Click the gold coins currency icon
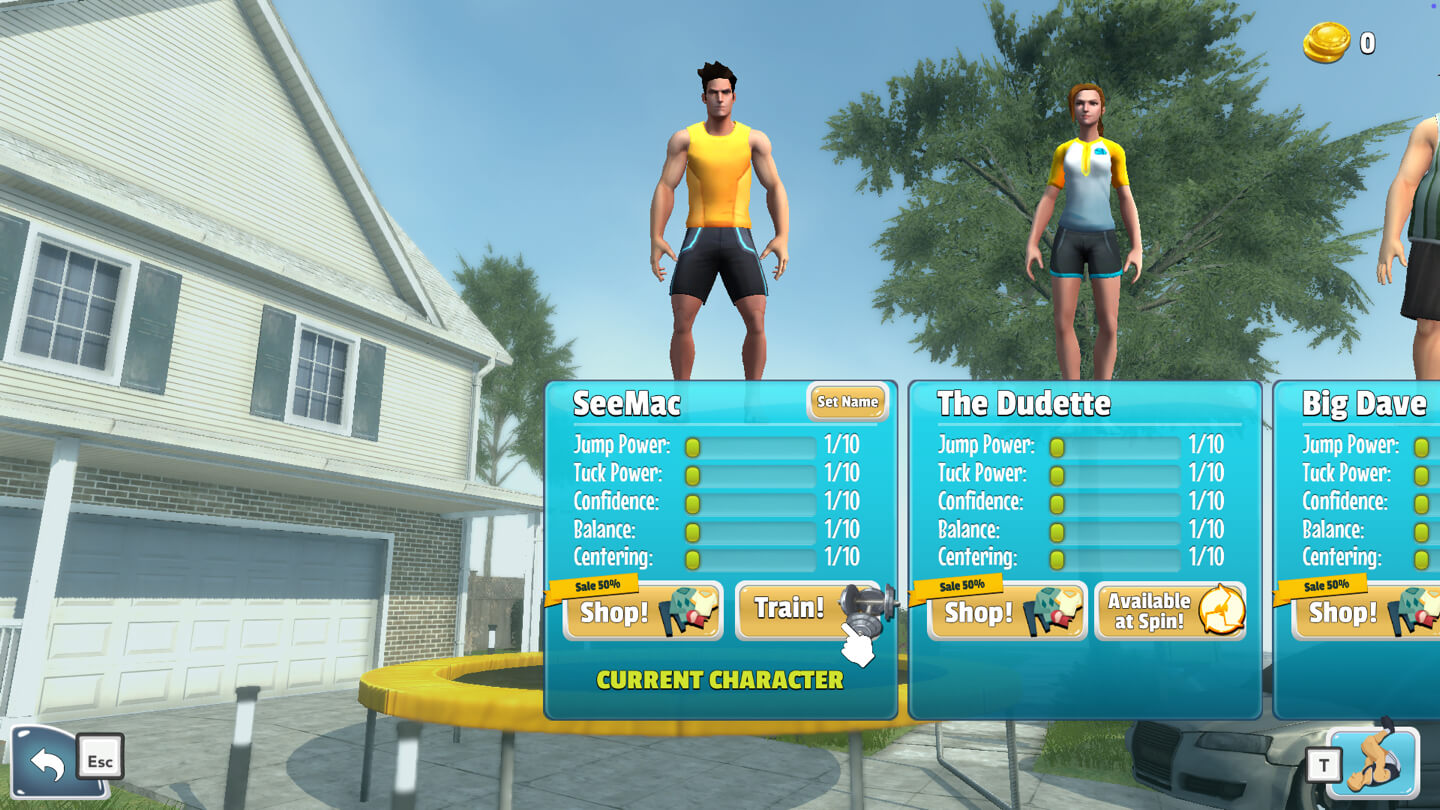 (1326, 43)
